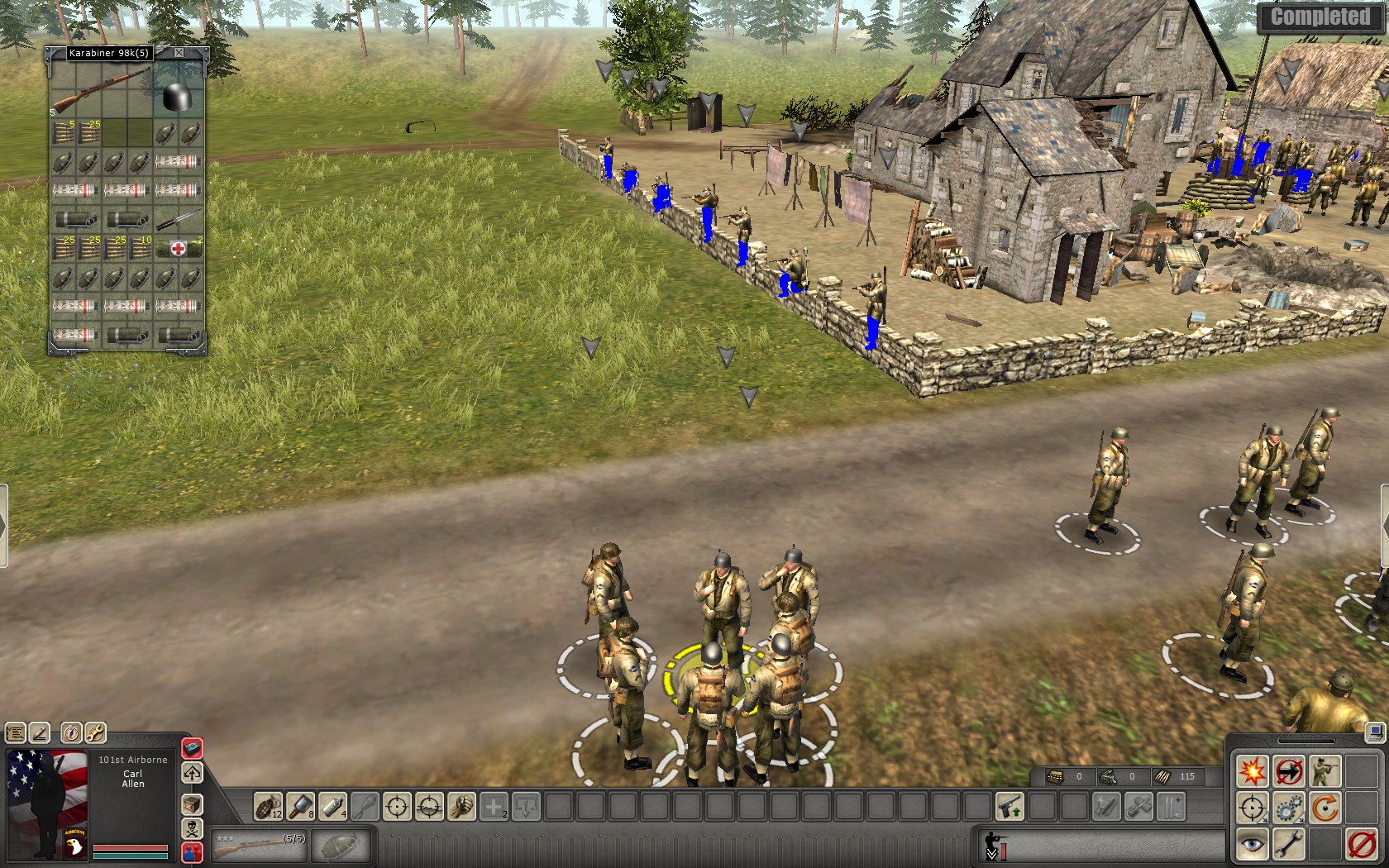This screenshot has height=868, width=1389.
Task: Toggle the hold position no-move order
Action: 1288,771
